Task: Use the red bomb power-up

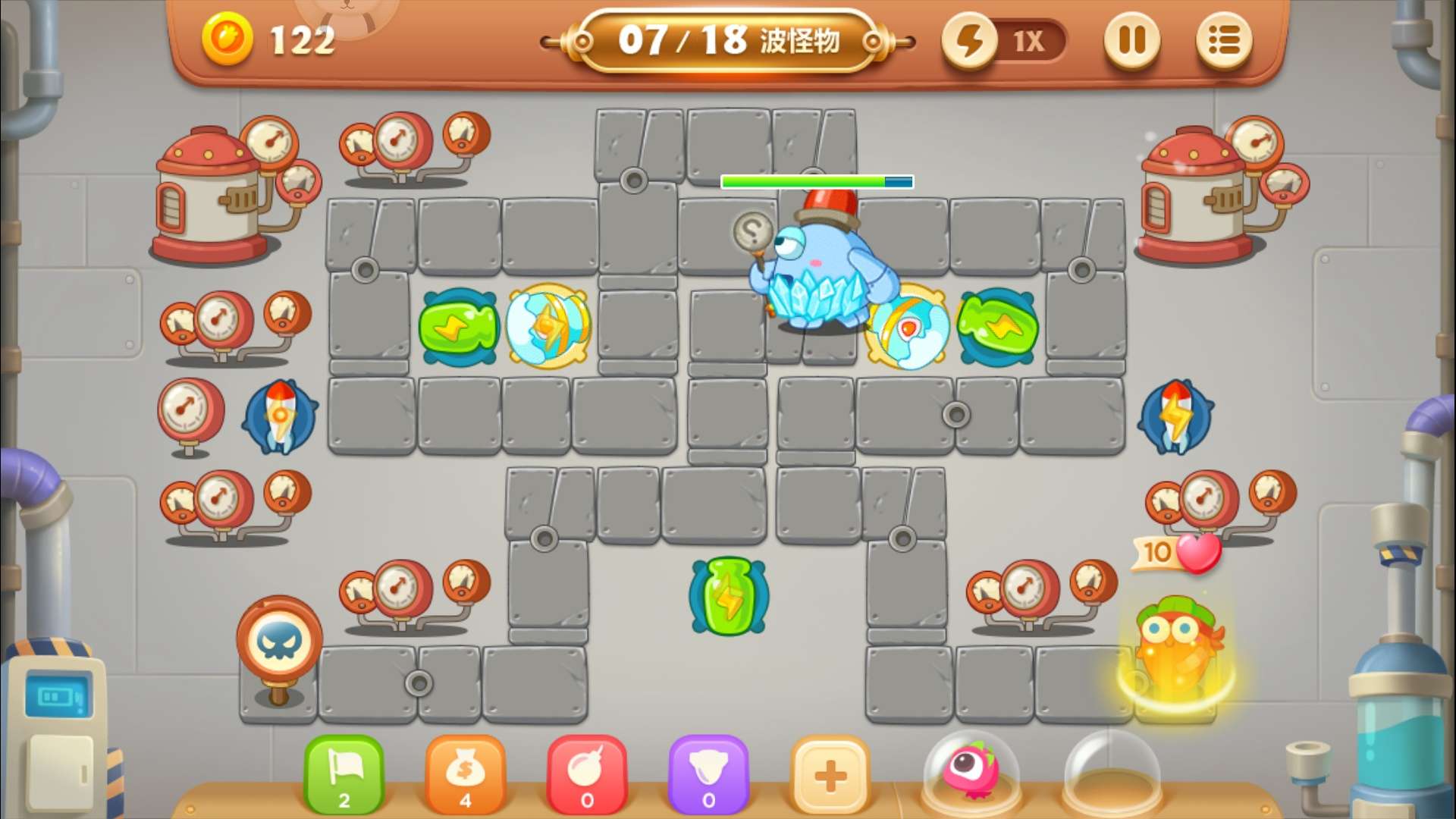Action: (587, 775)
